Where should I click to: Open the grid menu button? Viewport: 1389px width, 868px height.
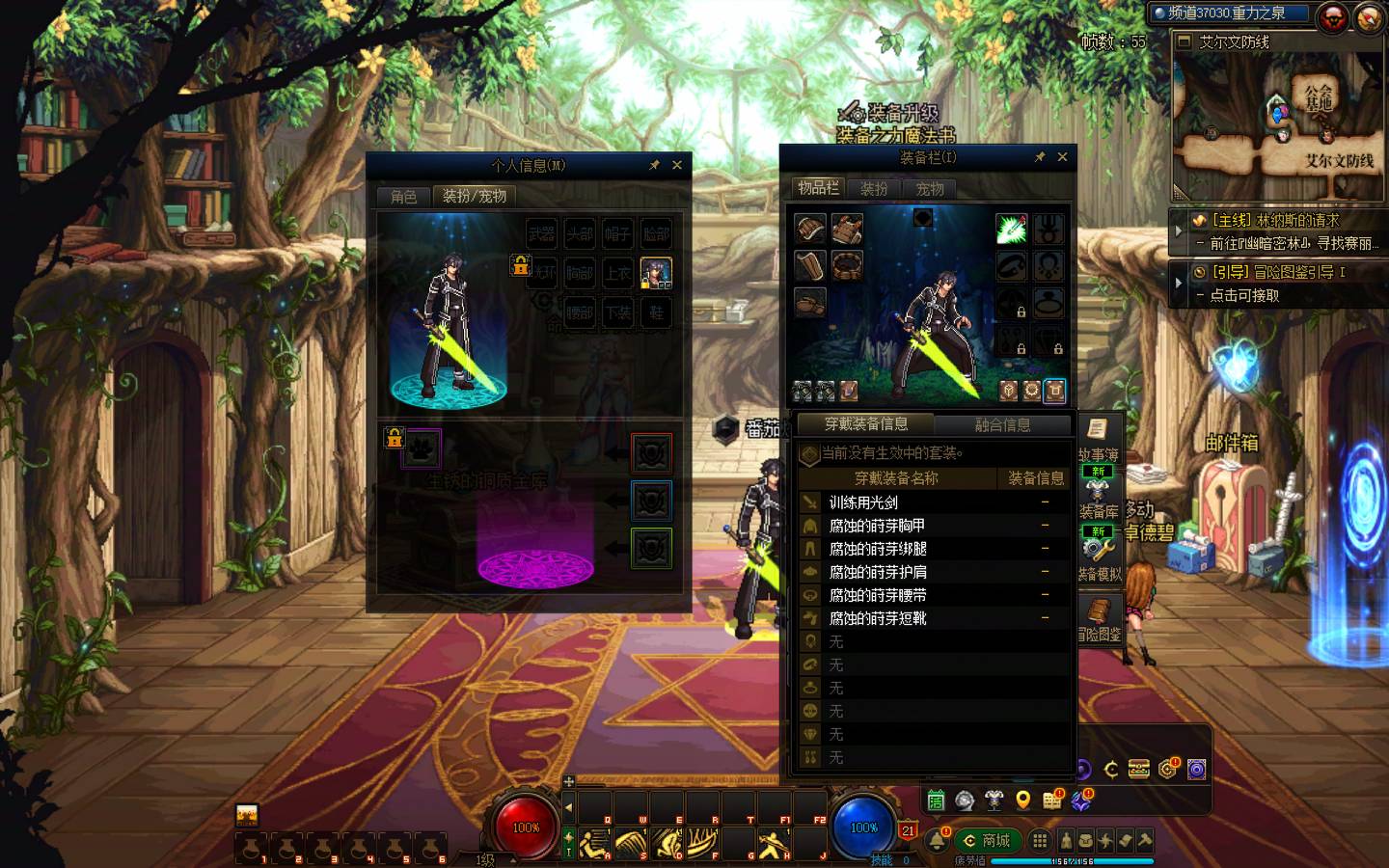point(1039,840)
